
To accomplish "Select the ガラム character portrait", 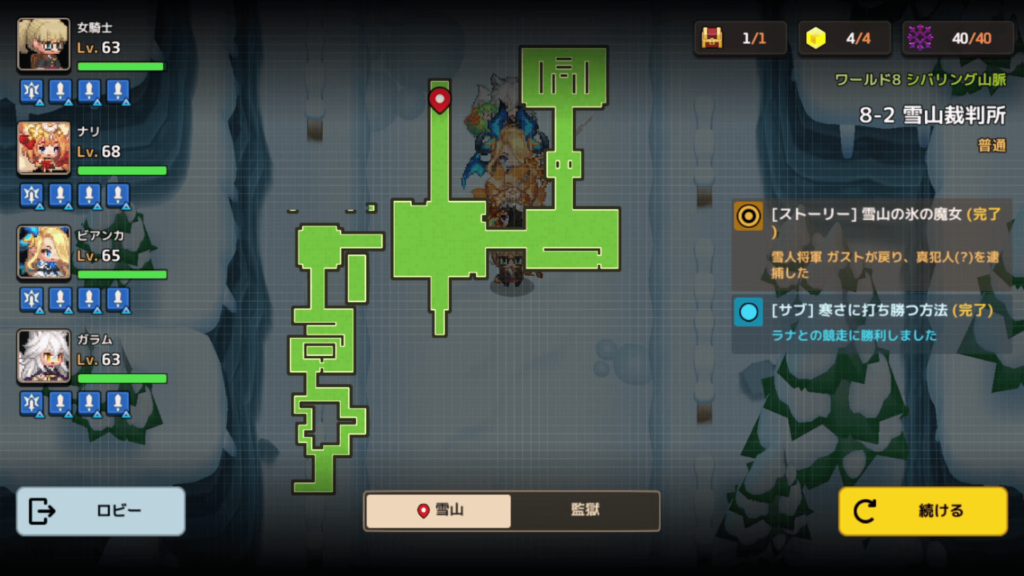I will click(x=44, y=356).
